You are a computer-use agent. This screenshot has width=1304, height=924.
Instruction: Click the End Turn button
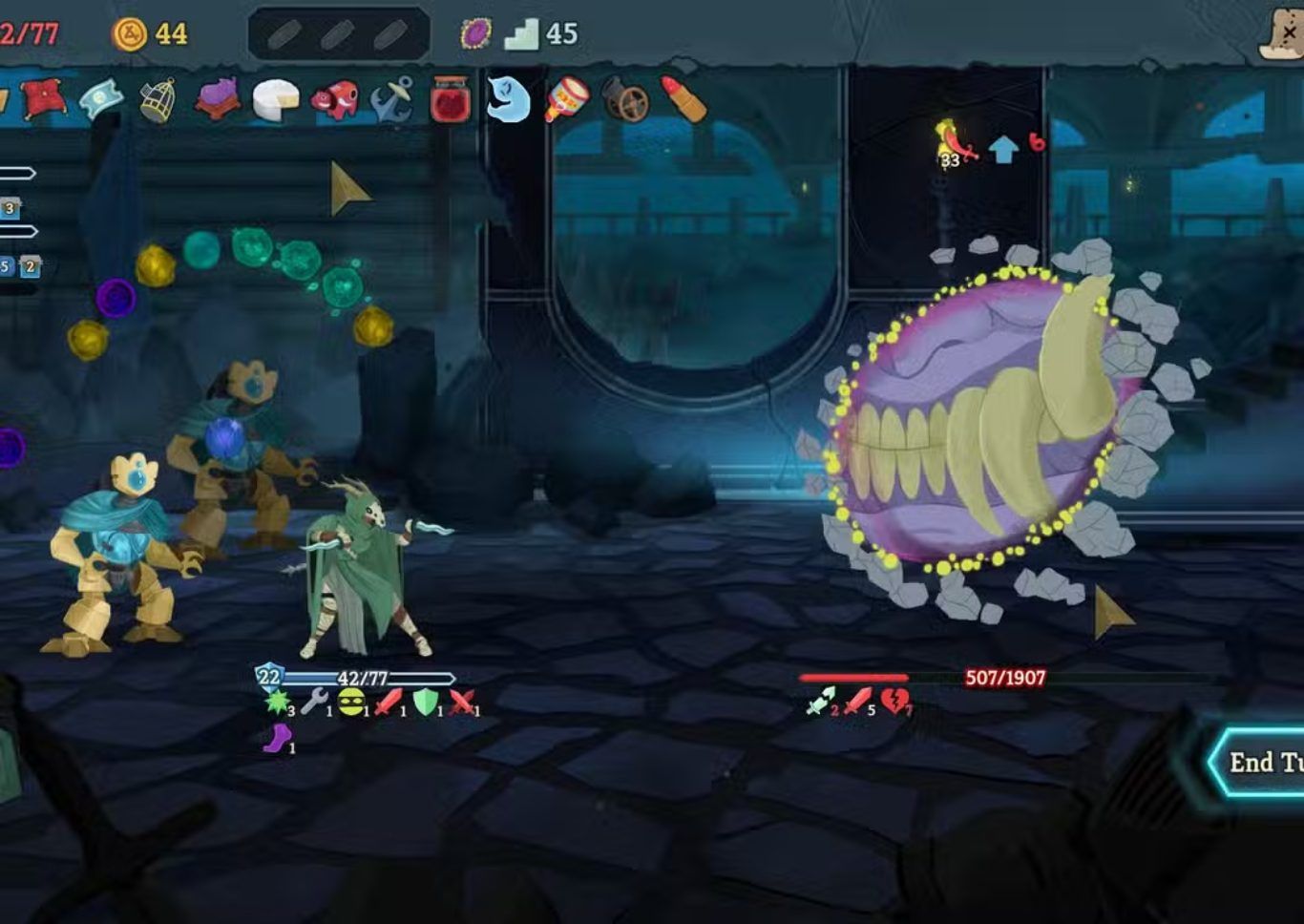(1260, 762)
